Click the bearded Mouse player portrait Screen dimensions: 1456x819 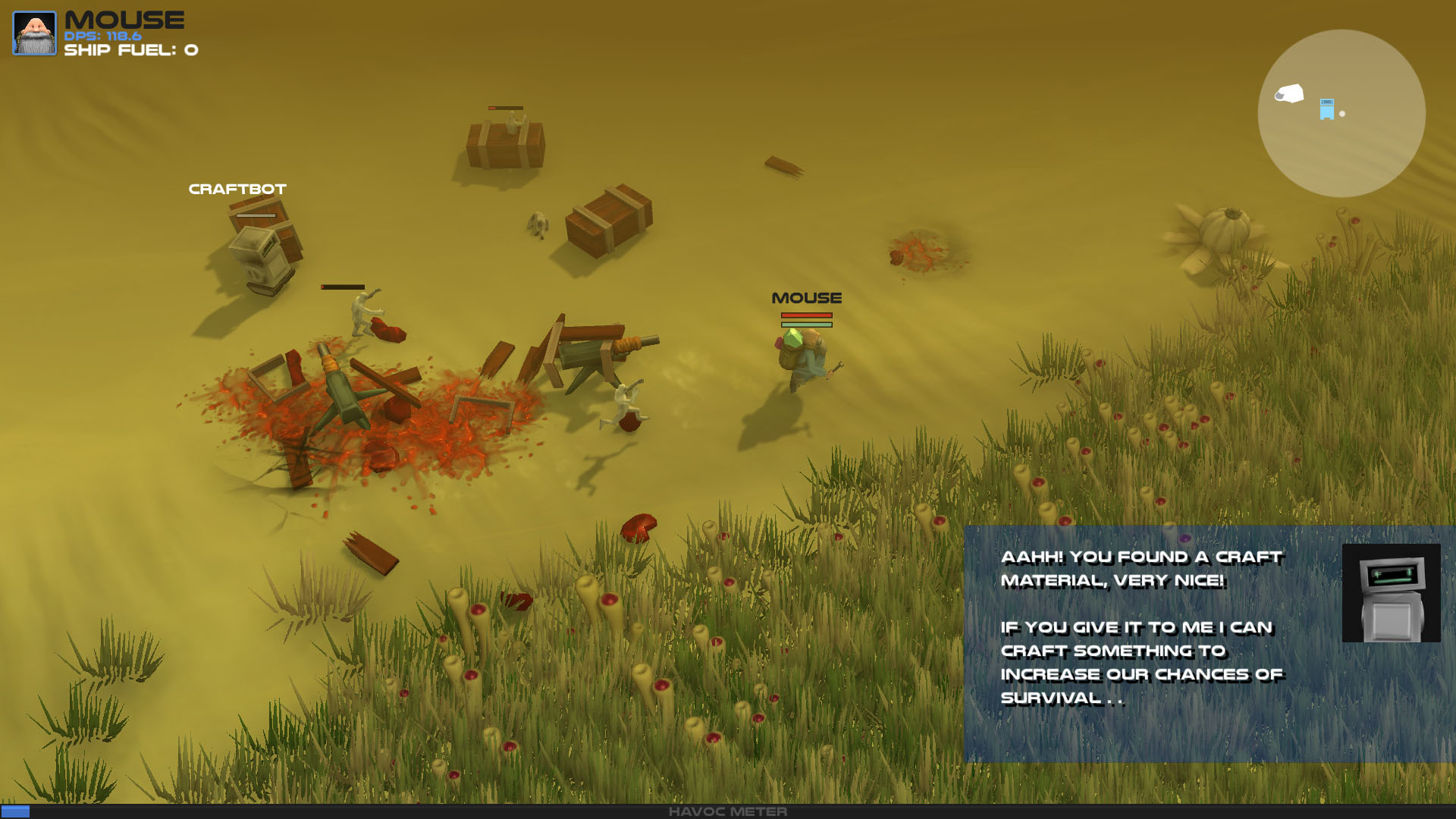34,33
